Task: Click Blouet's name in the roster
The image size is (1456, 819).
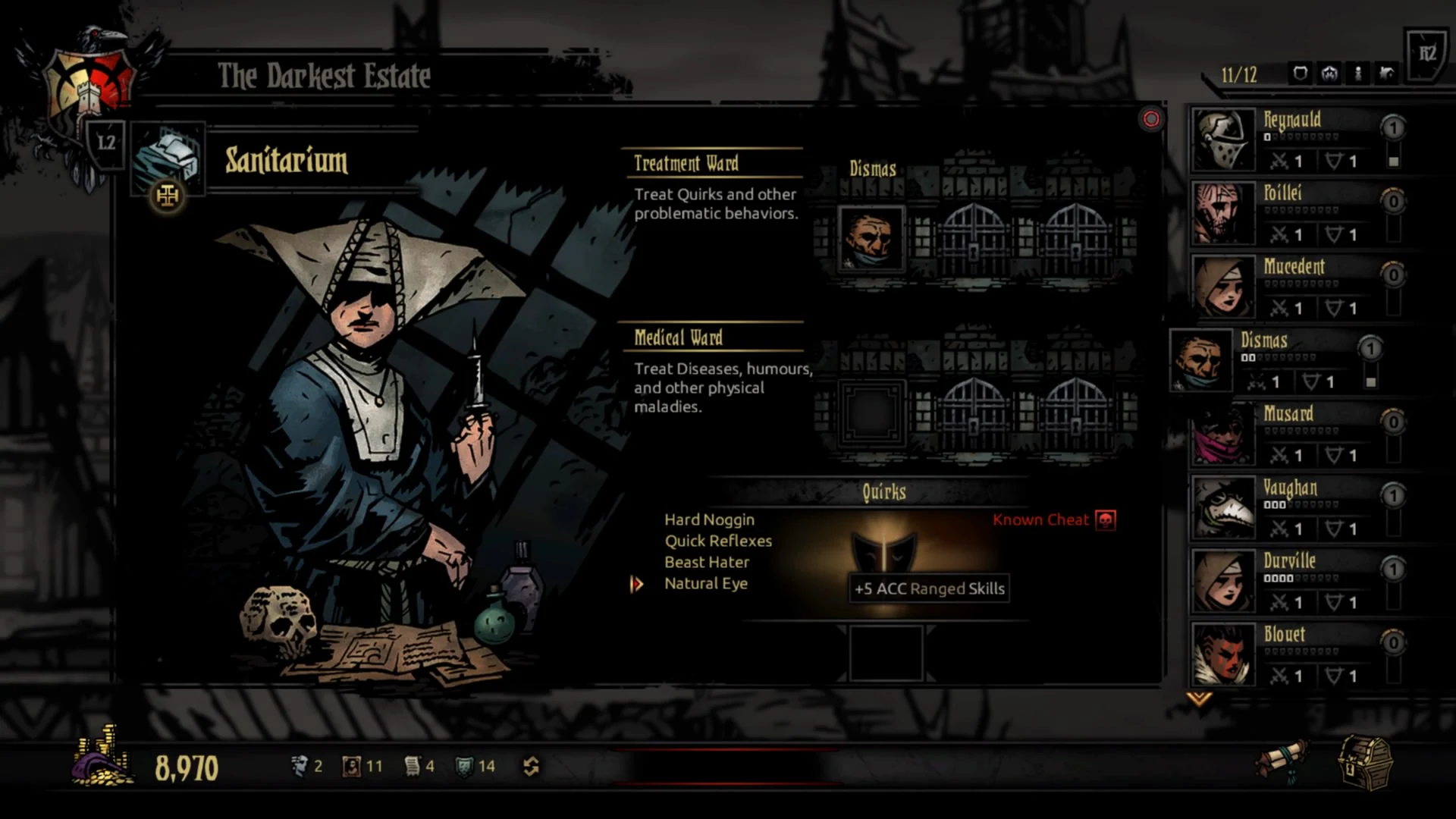Action: 1284,635
